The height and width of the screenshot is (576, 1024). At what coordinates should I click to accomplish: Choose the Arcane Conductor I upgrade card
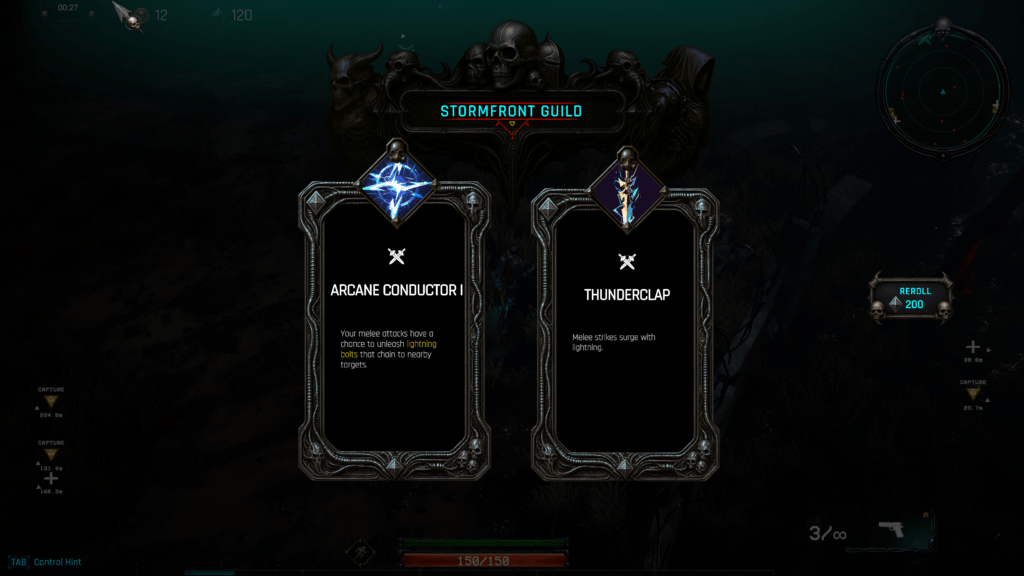[395, 320]
